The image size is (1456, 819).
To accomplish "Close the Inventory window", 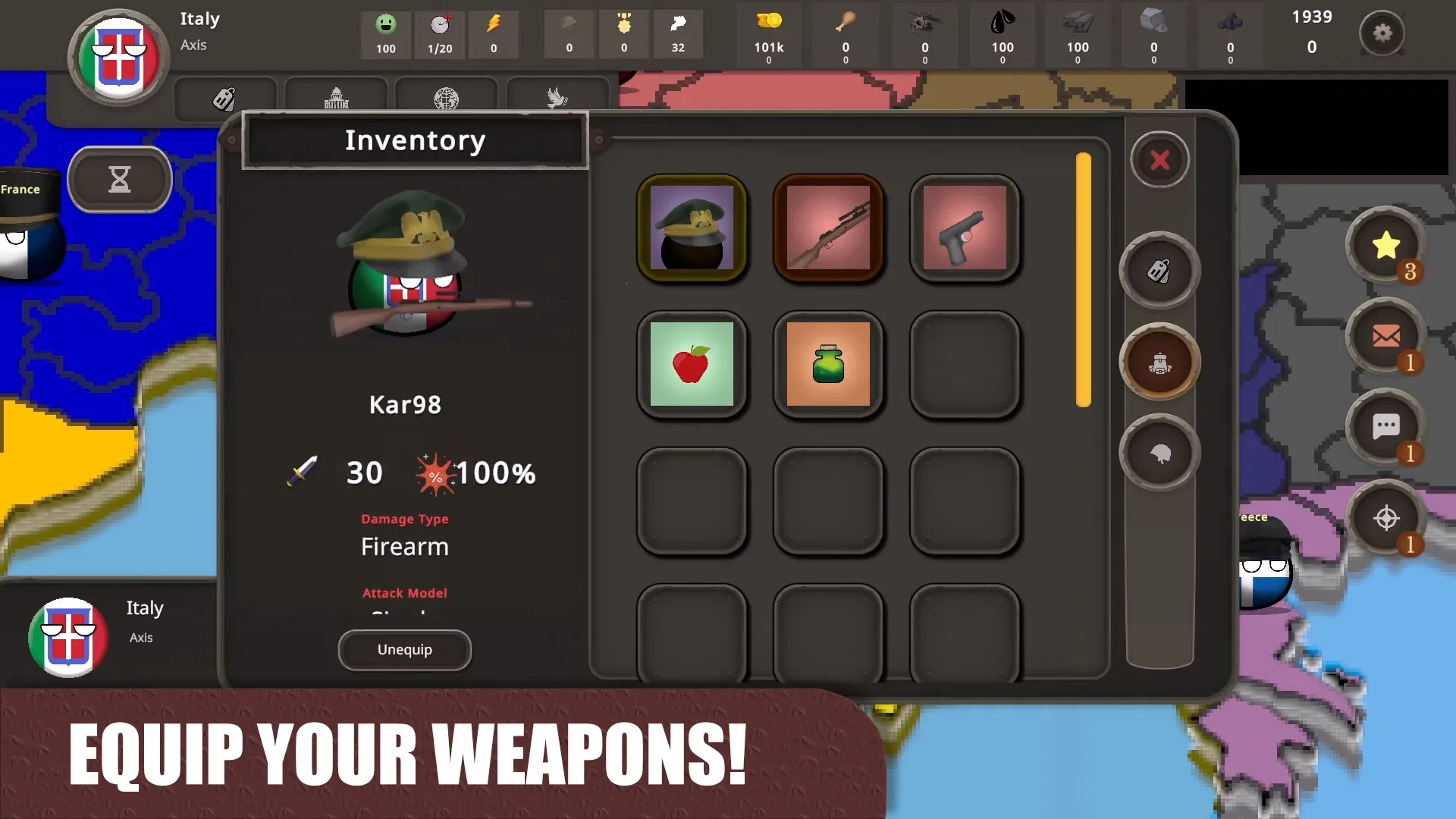I will point(1159,160).
